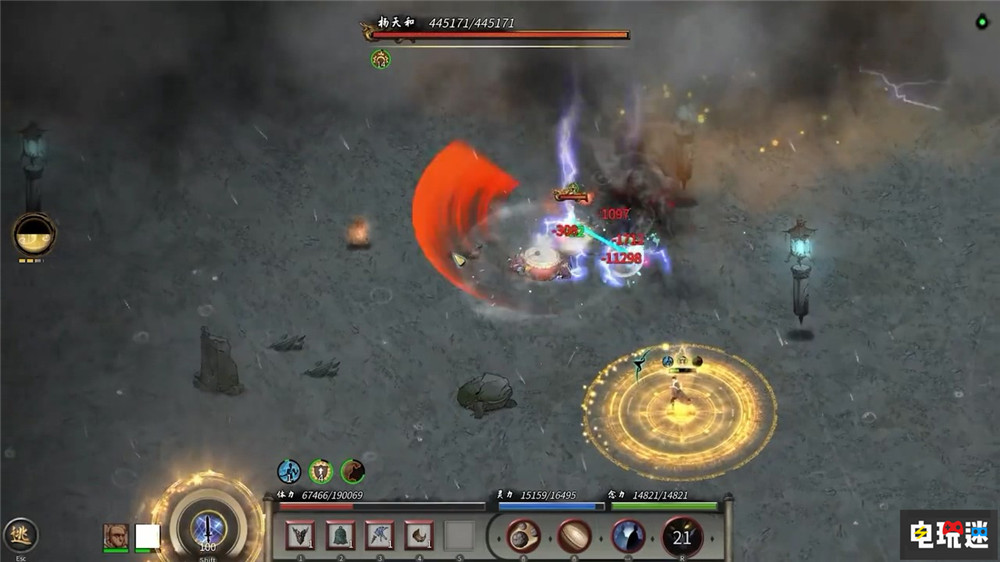
Task: Select the bald character portrait
Action: (115, 537)
